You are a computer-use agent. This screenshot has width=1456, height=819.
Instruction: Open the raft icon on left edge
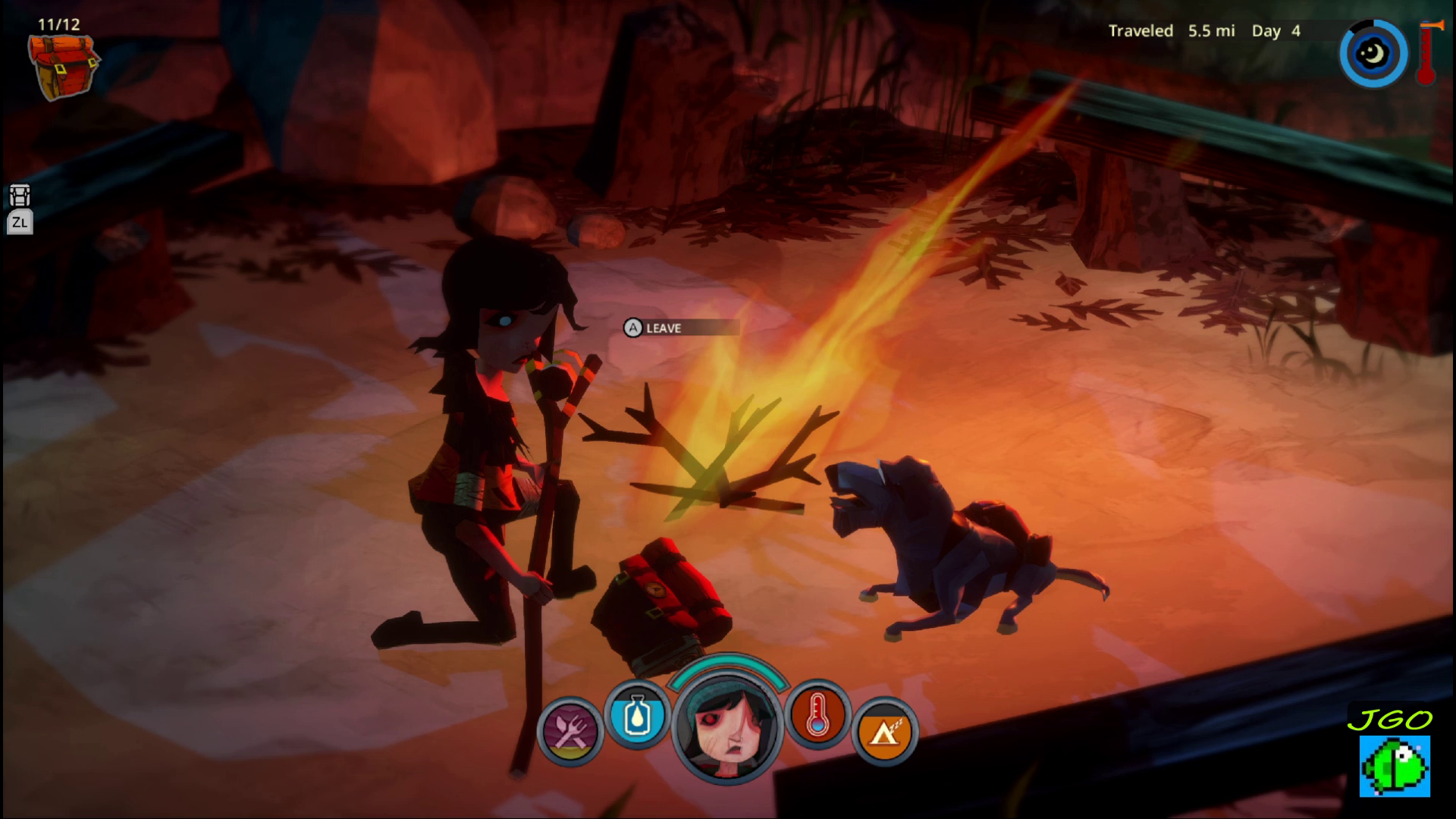20,196
